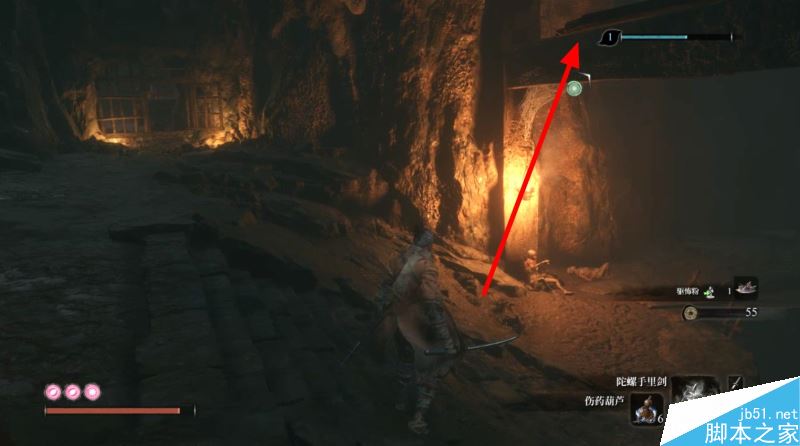The width and height of the screenshot is (800, 446).
Task: Click the 驱怖粉 item pickup icon
Action: click(x=745, y=288)
